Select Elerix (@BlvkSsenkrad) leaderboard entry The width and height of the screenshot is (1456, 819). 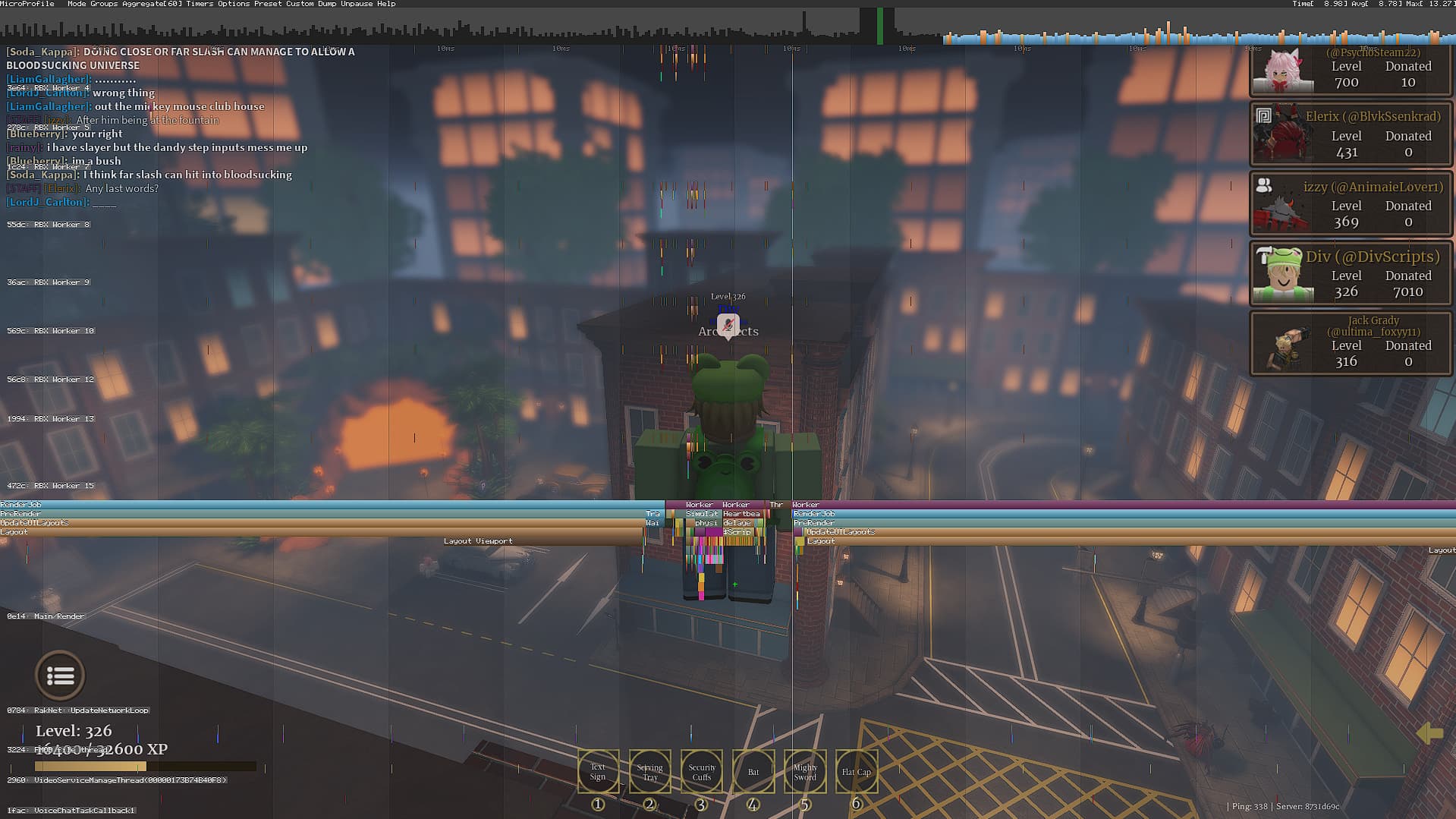pyautogui.click(x=1351, y=134)
